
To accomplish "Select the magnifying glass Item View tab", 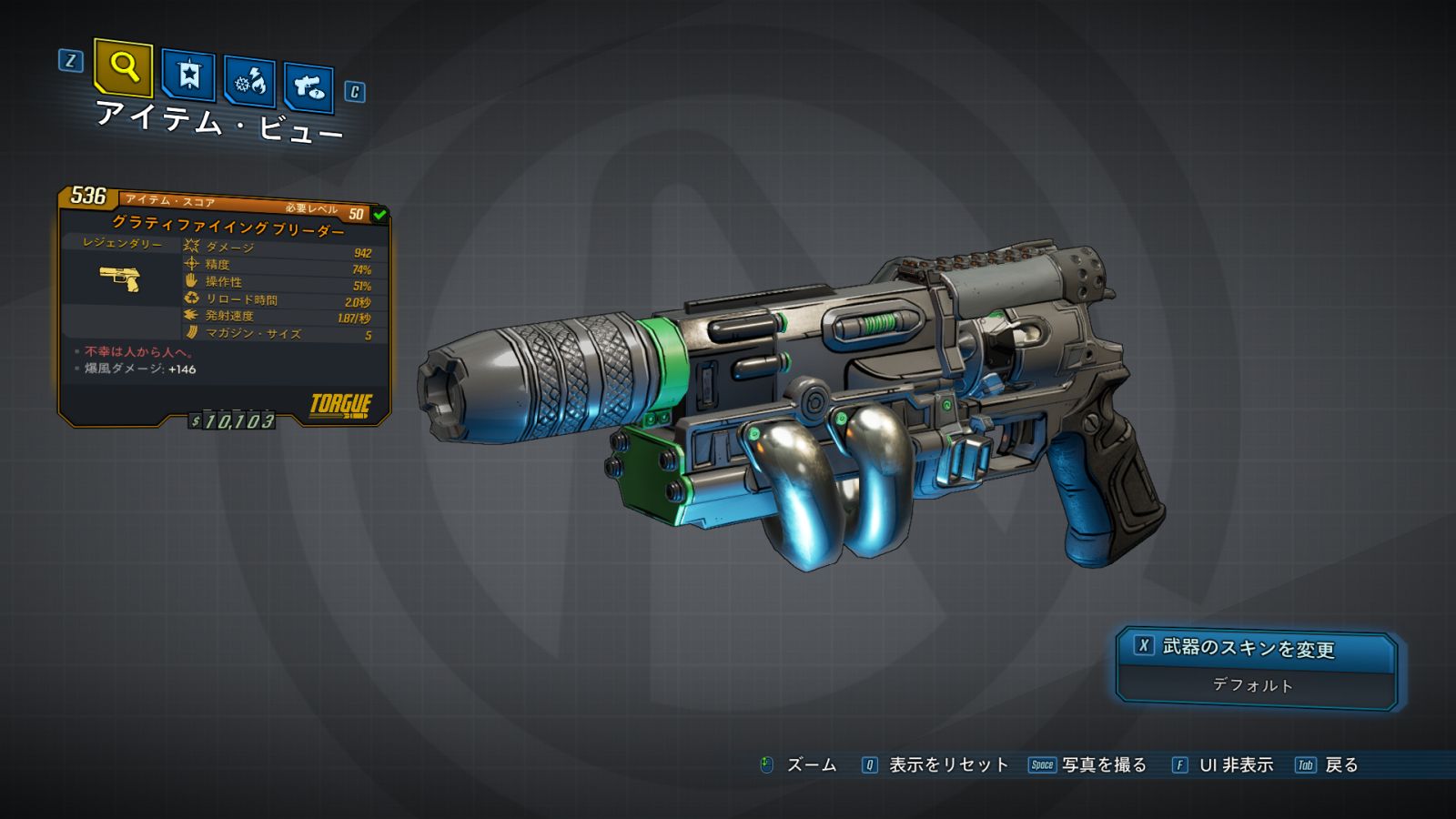I will point(123,67).
